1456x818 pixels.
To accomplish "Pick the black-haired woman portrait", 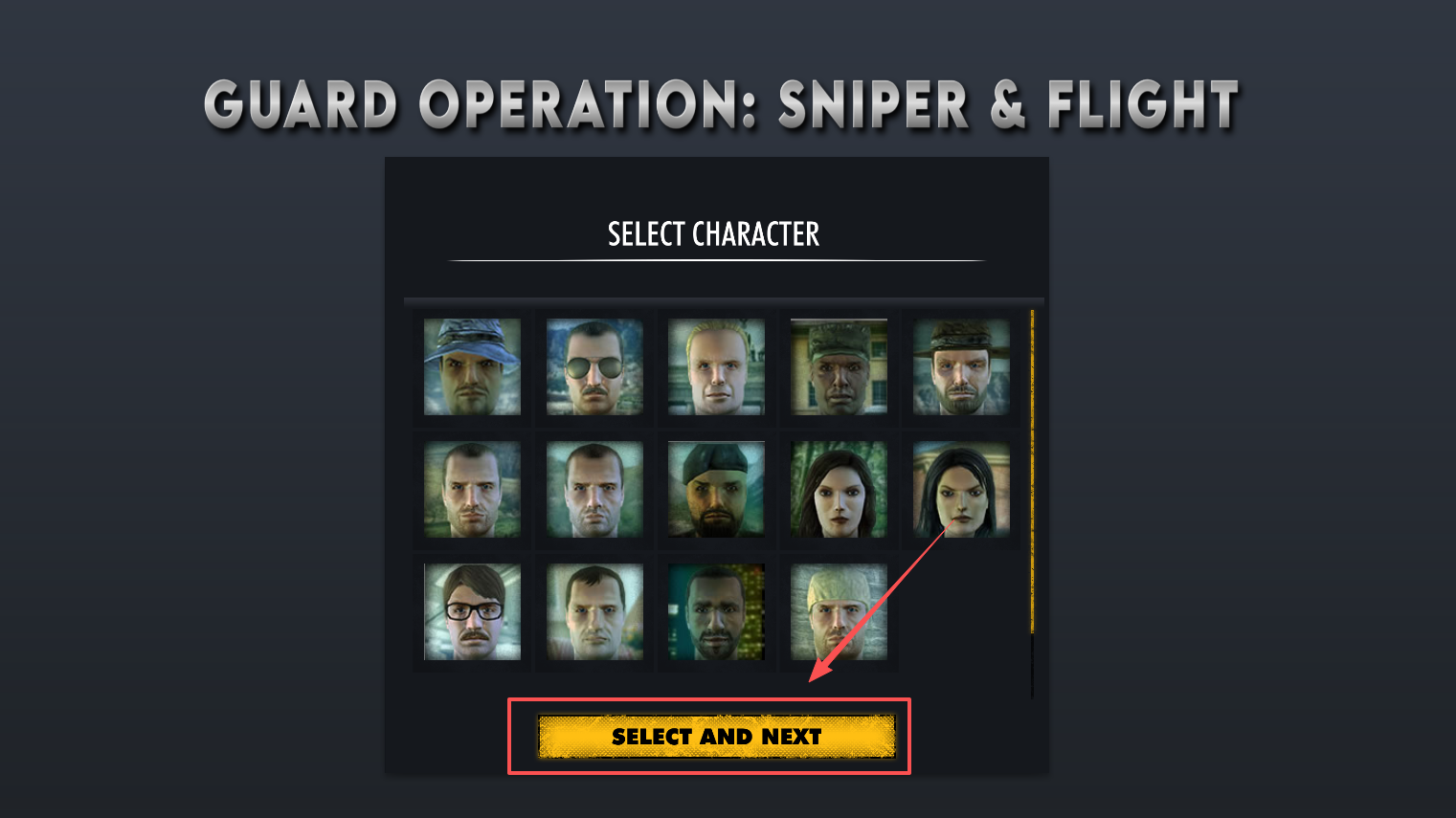I will [960, 489].
